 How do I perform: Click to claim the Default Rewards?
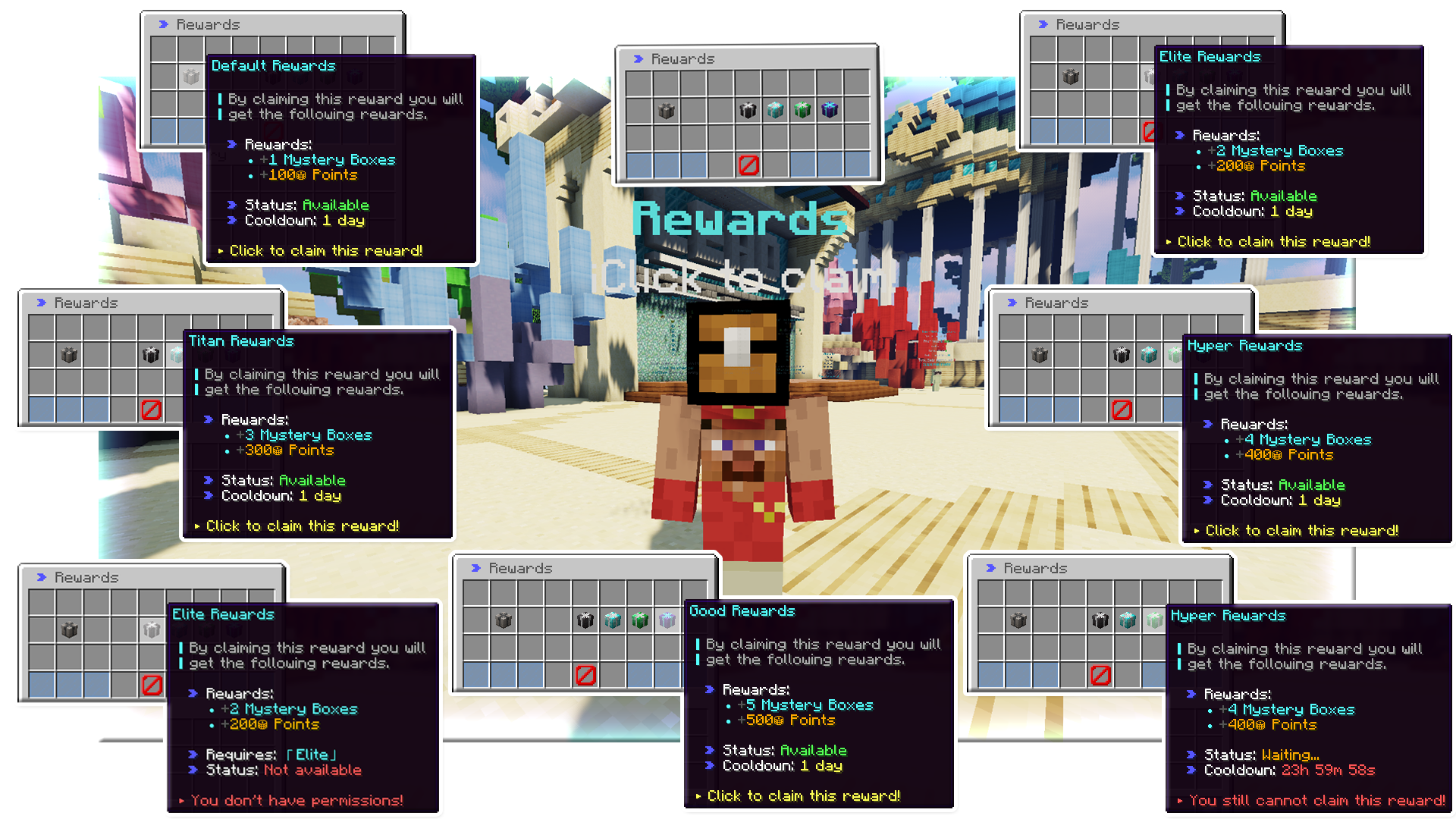click(x=326, y=250)
